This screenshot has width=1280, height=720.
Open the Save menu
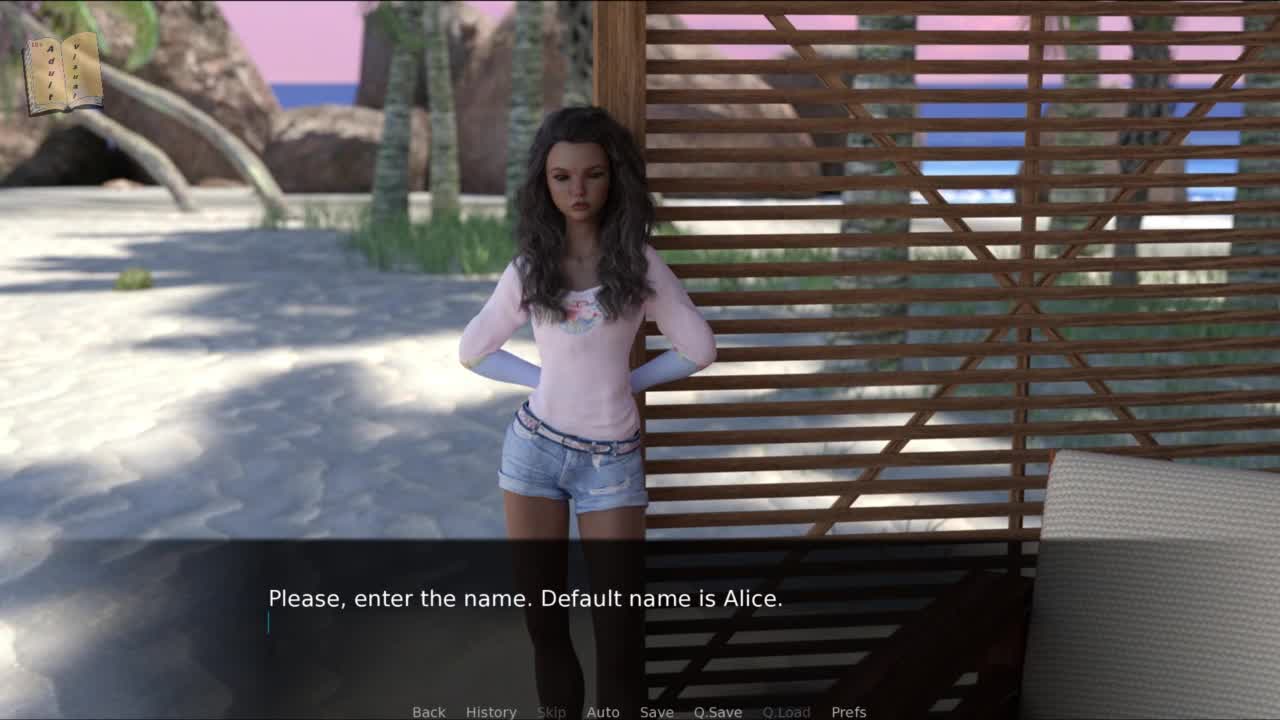[657, 712]
